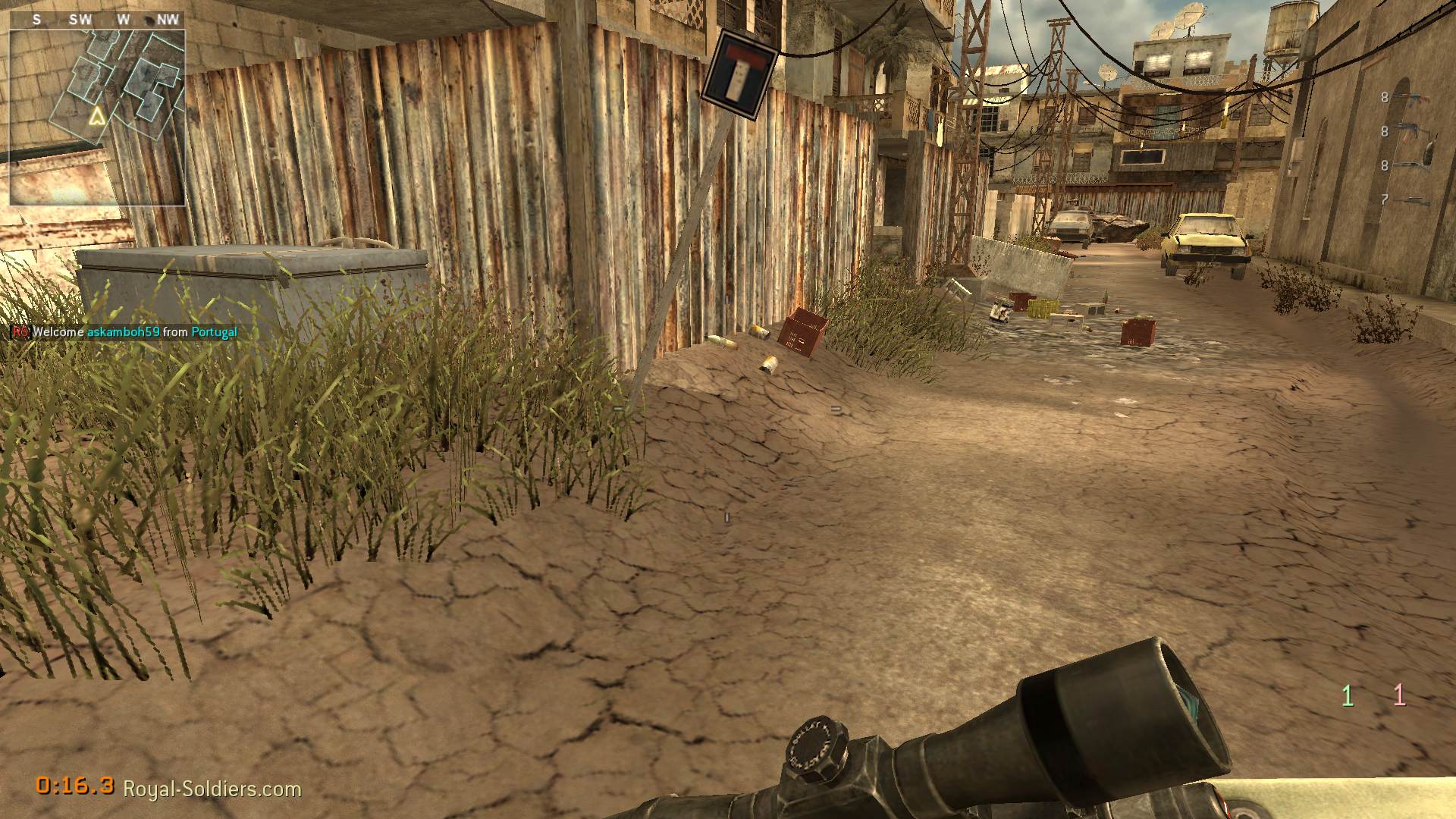This screenshot has width=1456, height=819.
Task: Toggle the S compass heading
Action: [36, 20]
